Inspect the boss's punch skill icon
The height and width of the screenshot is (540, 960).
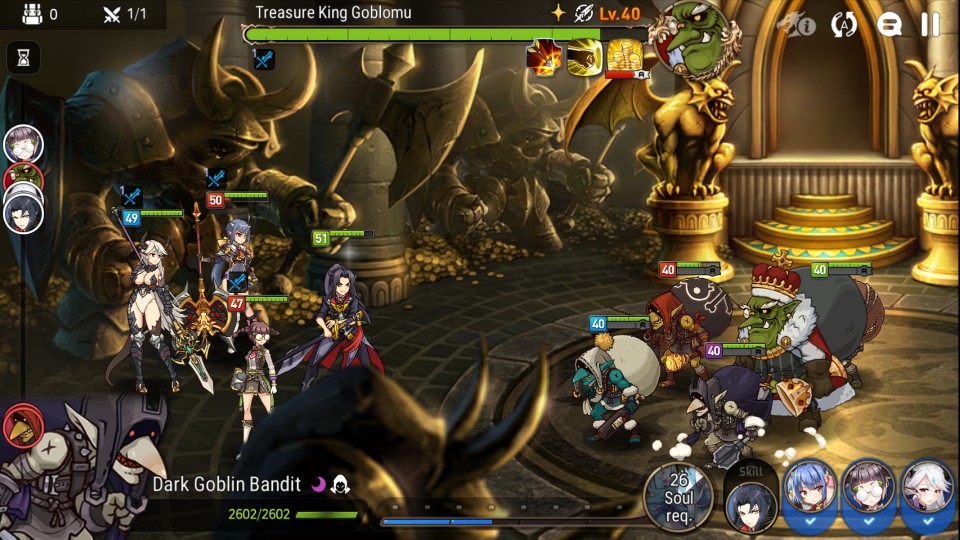point(583,57)
